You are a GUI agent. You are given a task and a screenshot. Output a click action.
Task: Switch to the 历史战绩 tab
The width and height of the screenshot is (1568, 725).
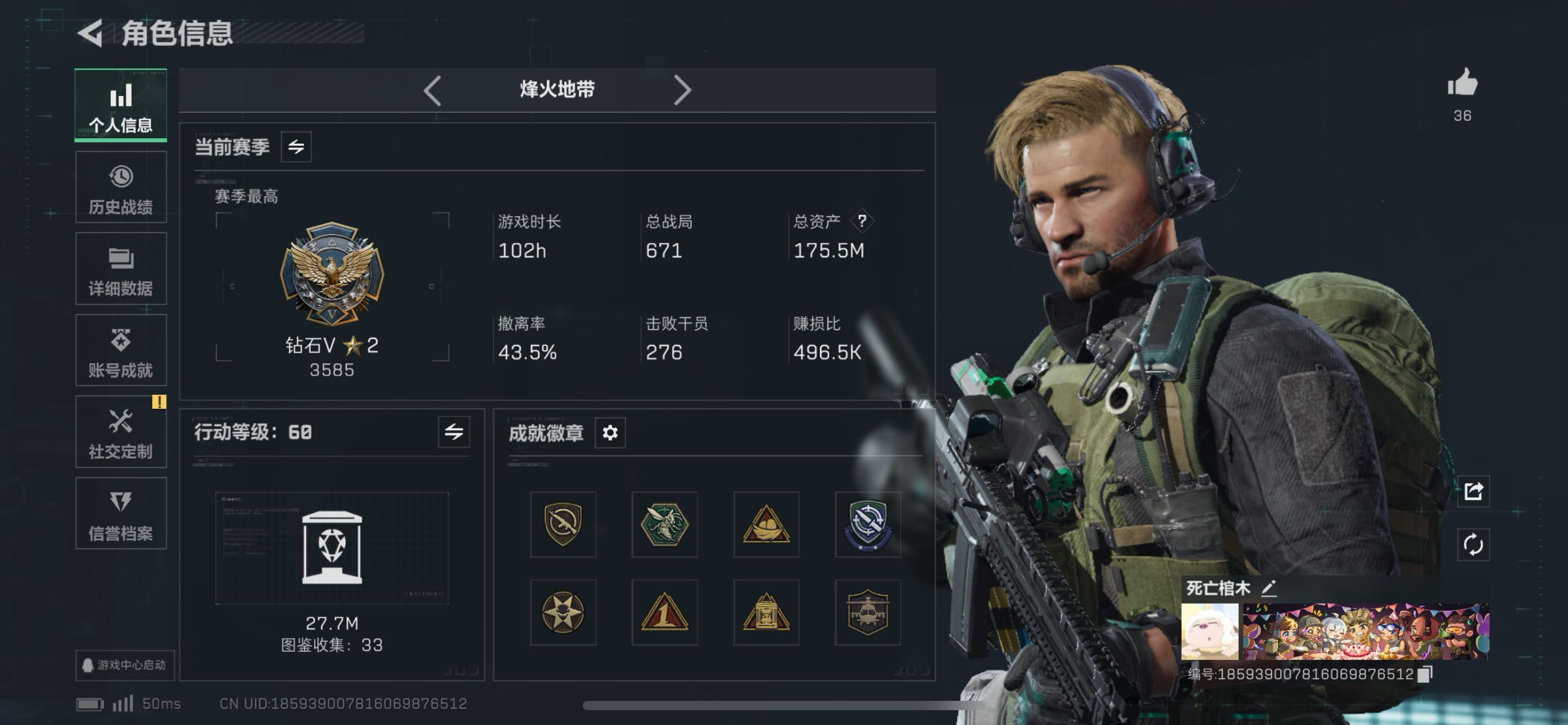121,188
